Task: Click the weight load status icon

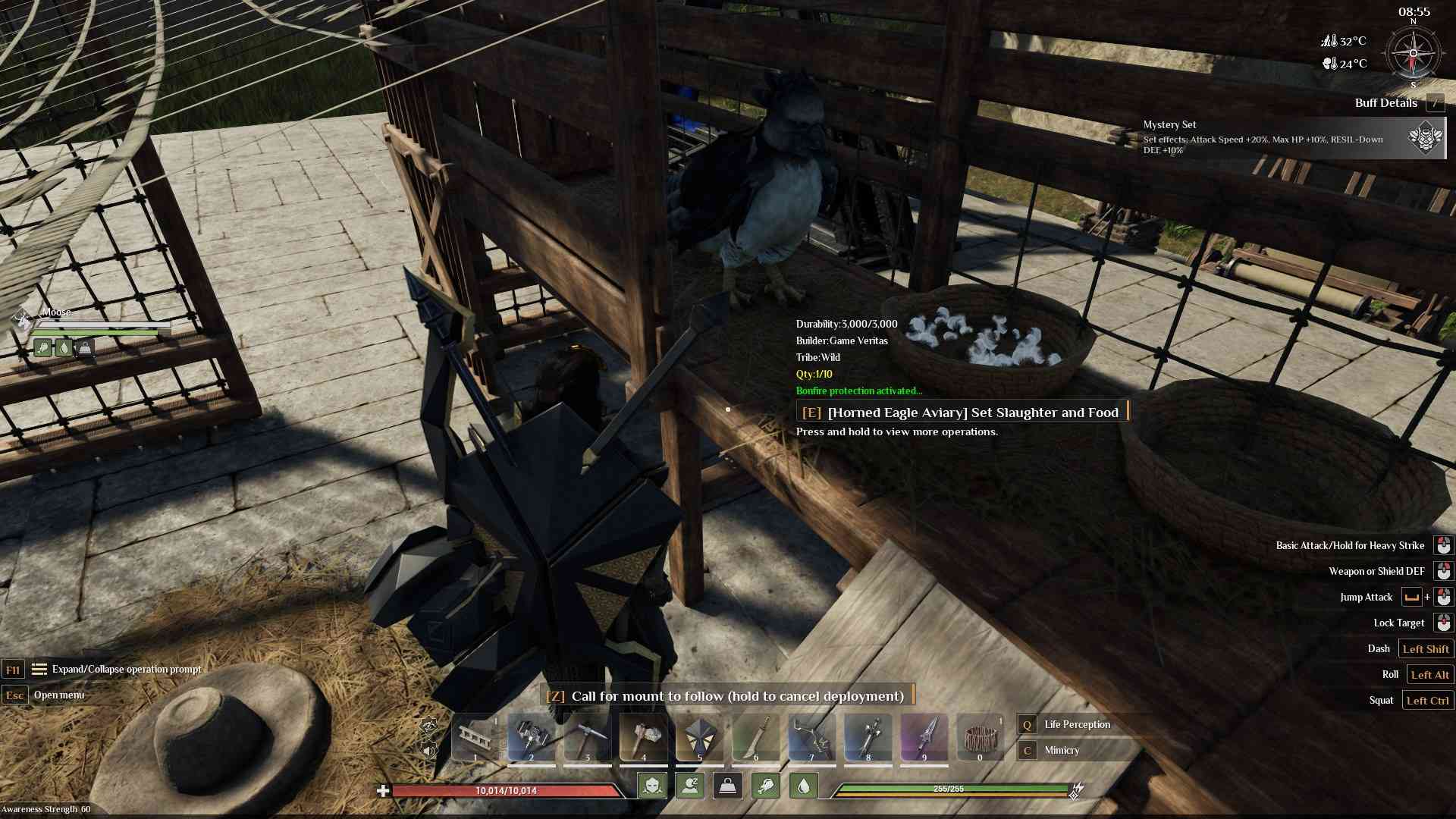Action: tap(727, 786)
